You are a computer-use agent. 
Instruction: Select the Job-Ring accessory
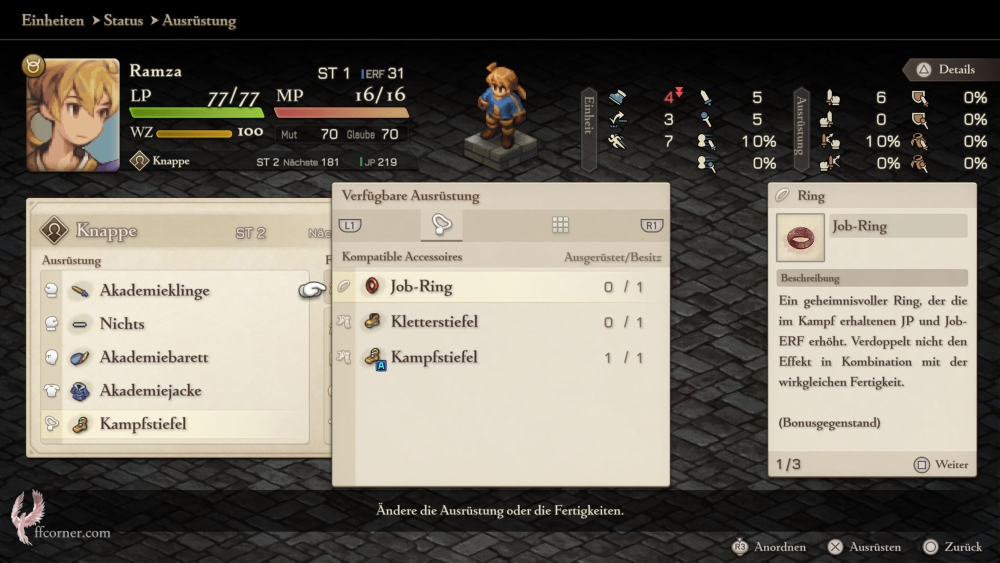pos(420,287)
